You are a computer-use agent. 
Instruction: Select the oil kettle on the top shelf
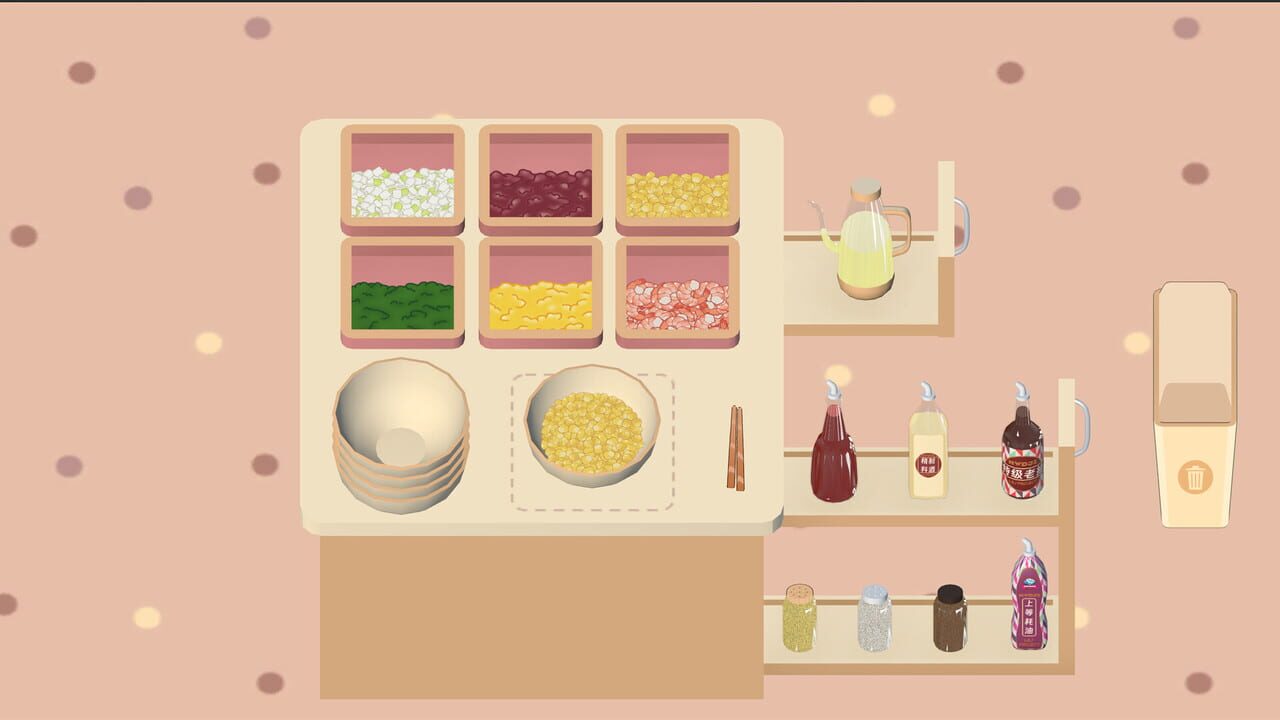click(x=865, y=245)
